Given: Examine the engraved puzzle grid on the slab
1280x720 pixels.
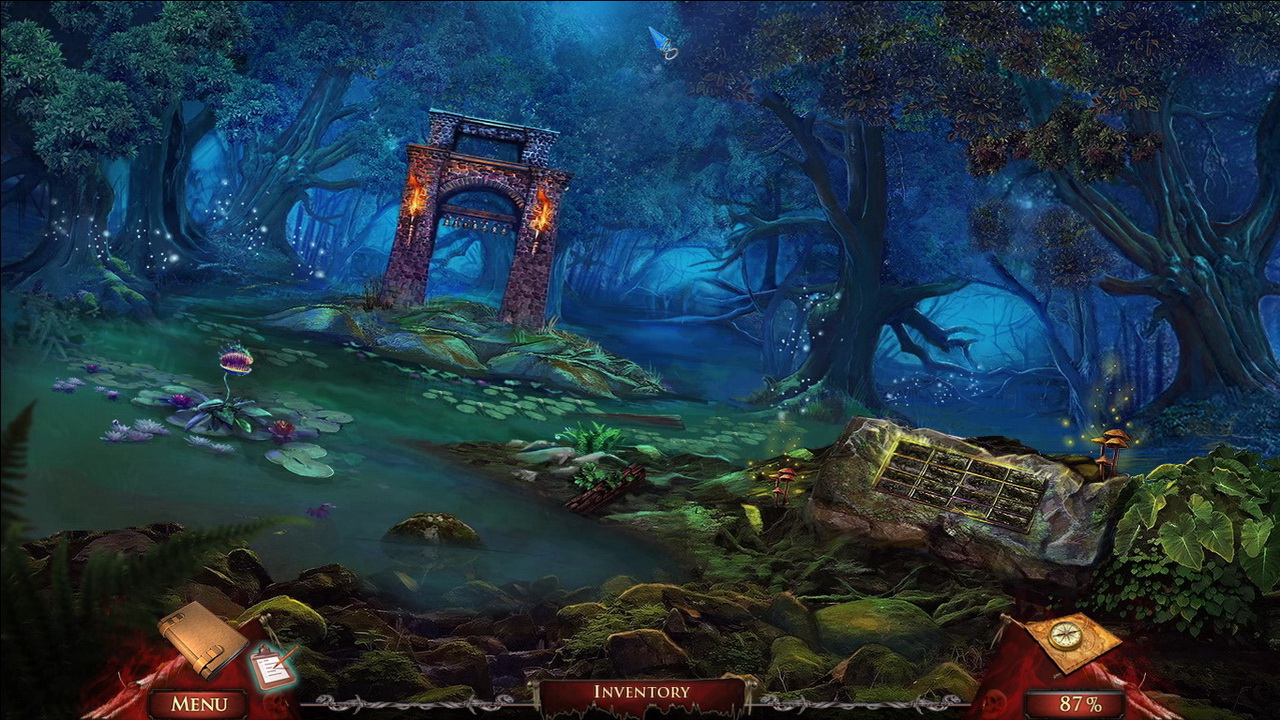Looking at the screenshot, I should pyautogui.click(x=955, y=485).
